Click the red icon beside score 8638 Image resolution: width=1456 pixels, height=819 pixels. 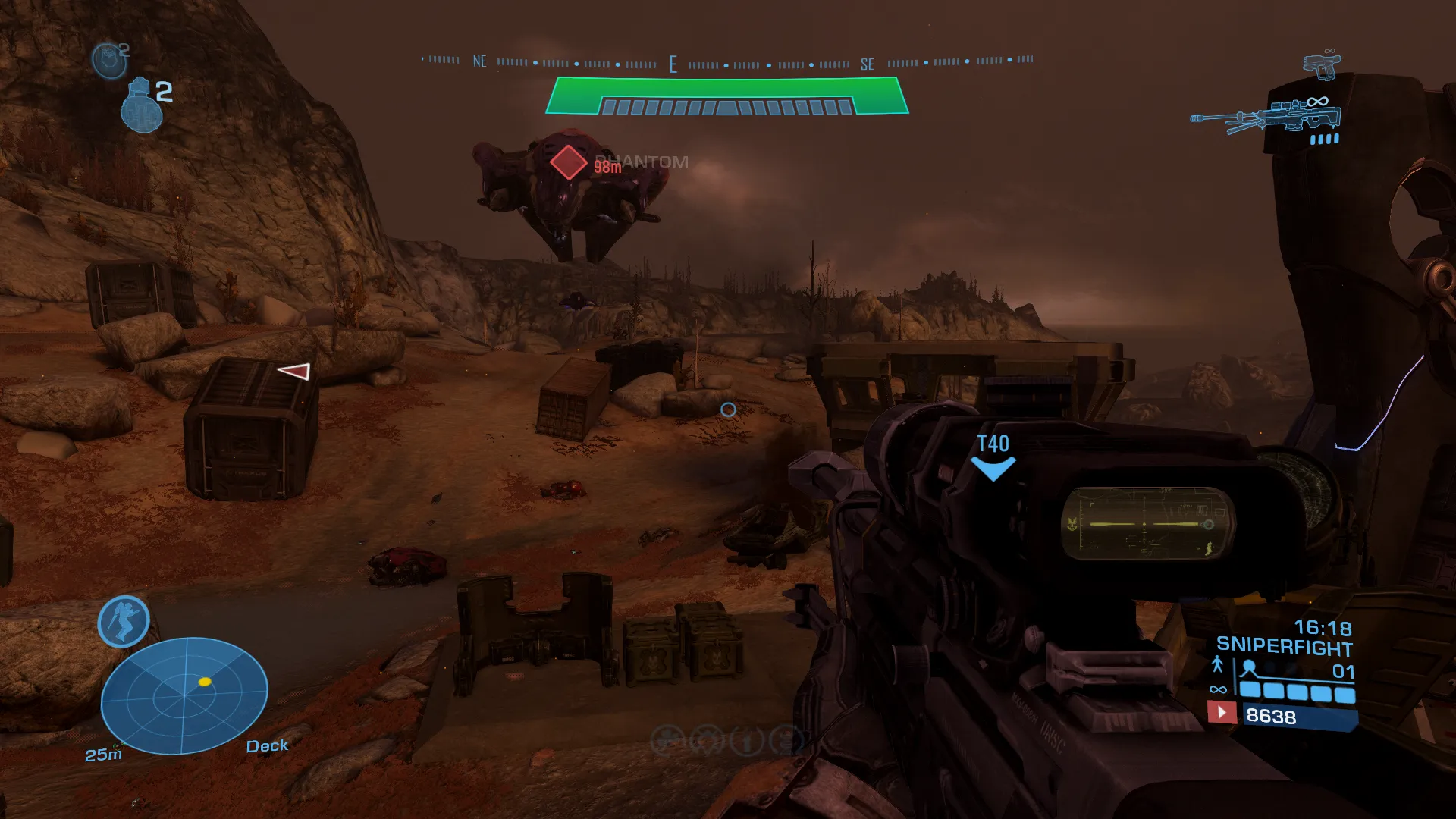pos(1221,713)
